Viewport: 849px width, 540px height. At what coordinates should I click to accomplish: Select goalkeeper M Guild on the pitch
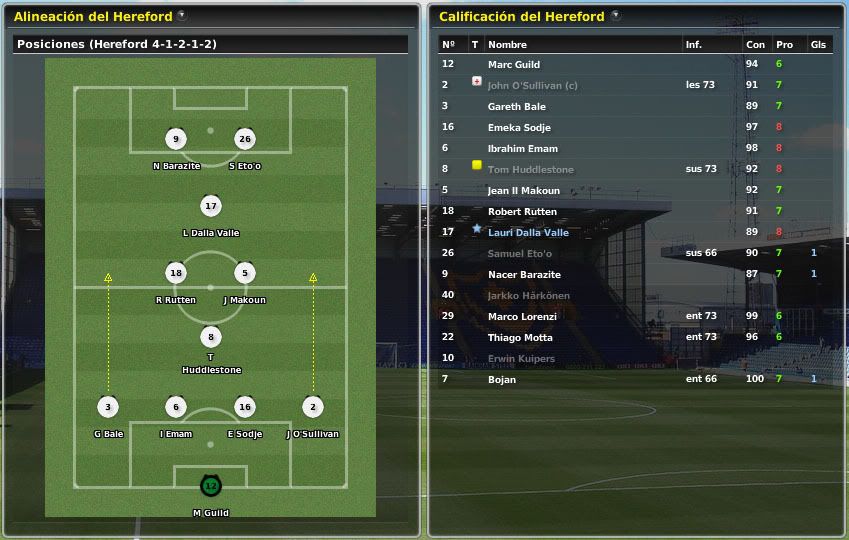[210, 486]
